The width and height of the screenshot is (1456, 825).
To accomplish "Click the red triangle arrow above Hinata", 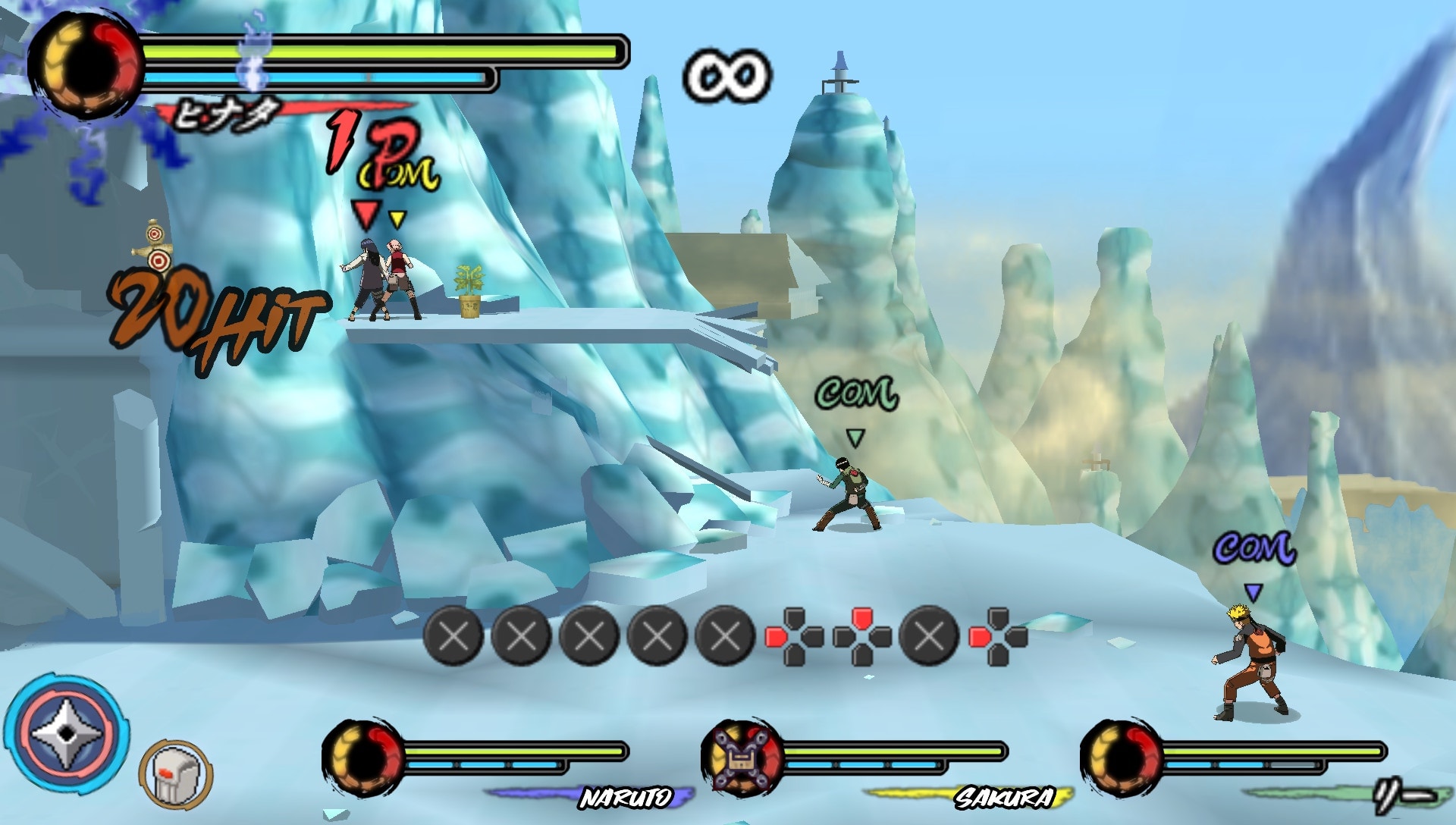I will point(368,215).
